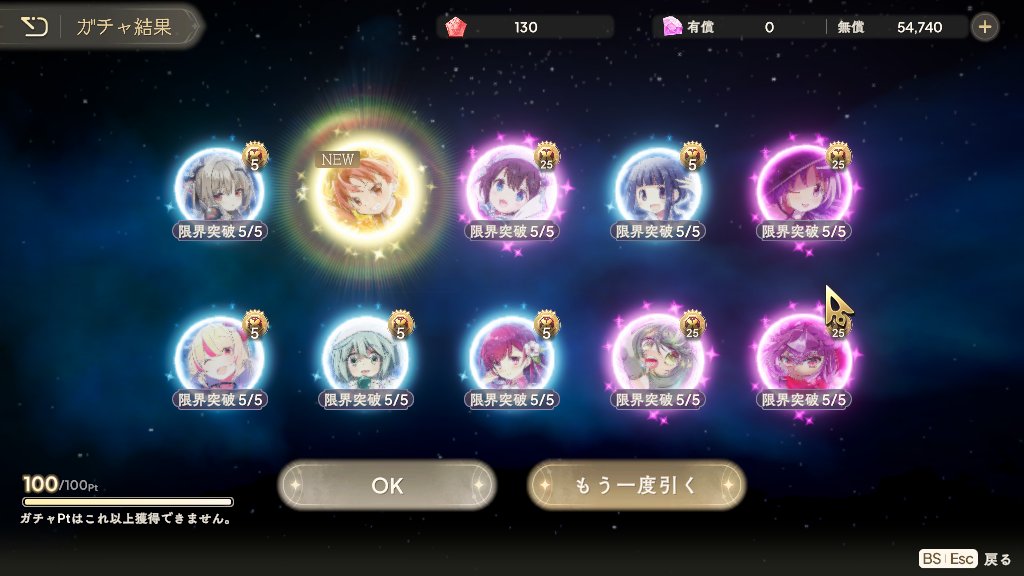Select the beige-haired character result
The image size is (1024, 576).
tap(220, 190)
